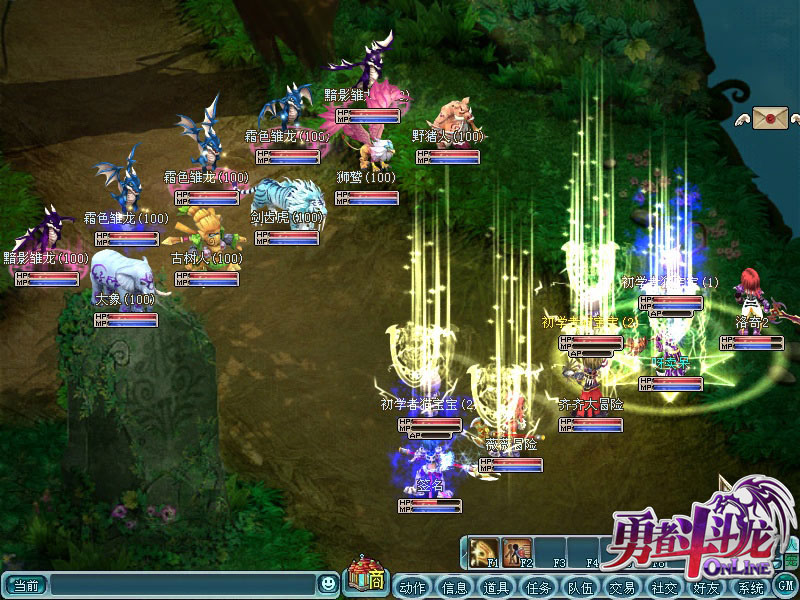Open the winged mail envelope
Screen dimensions: 800x600
coord(771,118)
